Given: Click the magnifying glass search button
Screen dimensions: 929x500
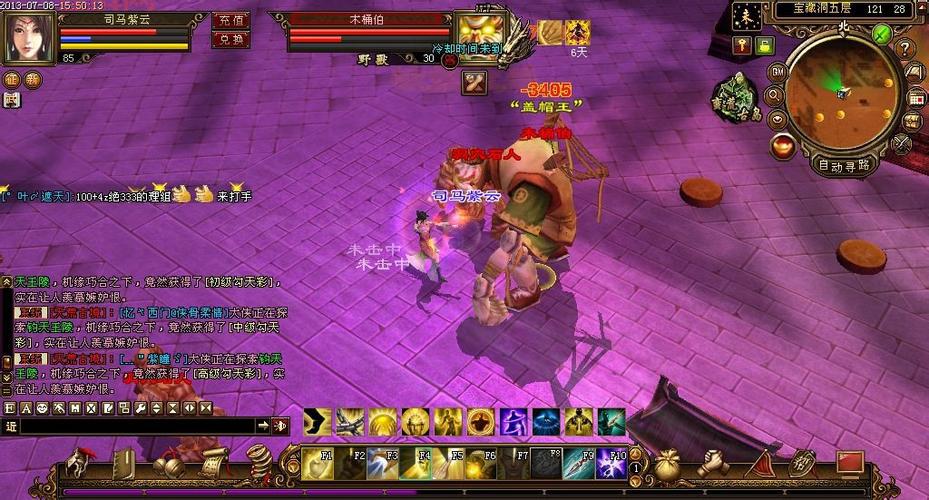Looking at the screenshot, I should coord(773,96).
